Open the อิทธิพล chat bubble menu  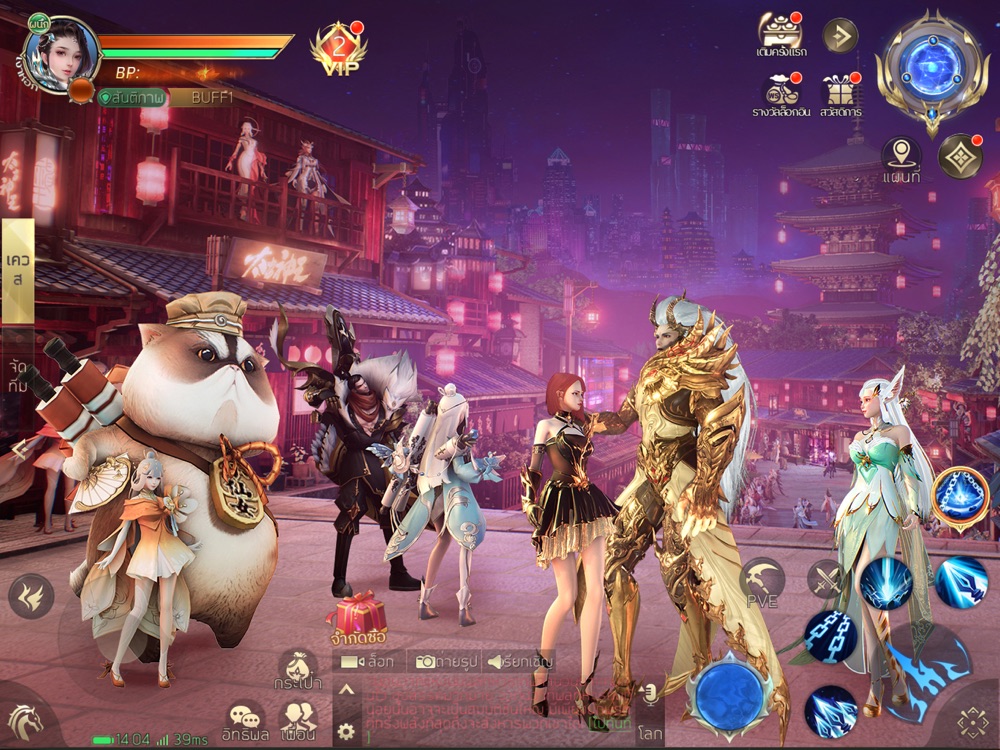pyautogui.click(x=246, y=723)
